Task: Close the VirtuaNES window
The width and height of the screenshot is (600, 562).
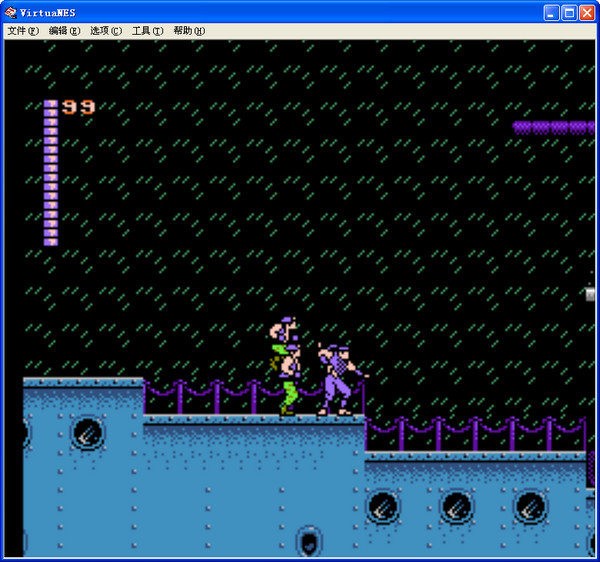Action: [x=587, y=12]
